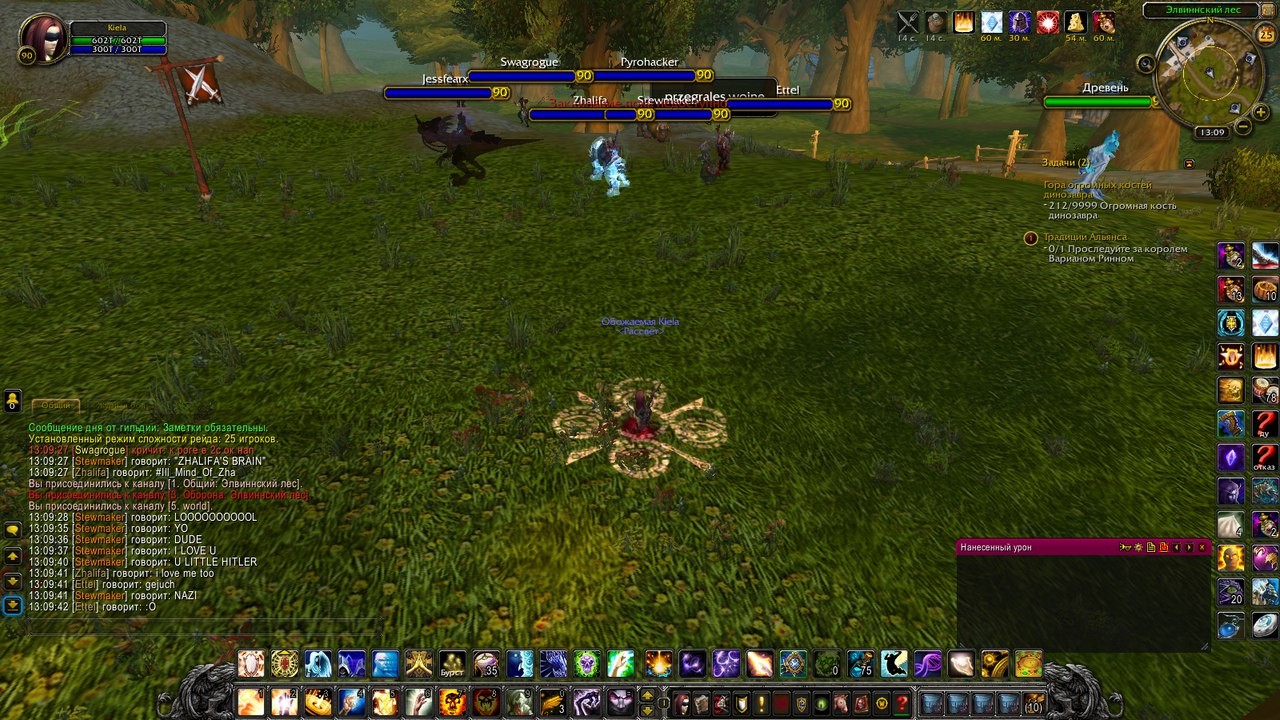The image size is (1280, 720).
Task: Click the cheese food buff icon
Action: click(1076, 22)
